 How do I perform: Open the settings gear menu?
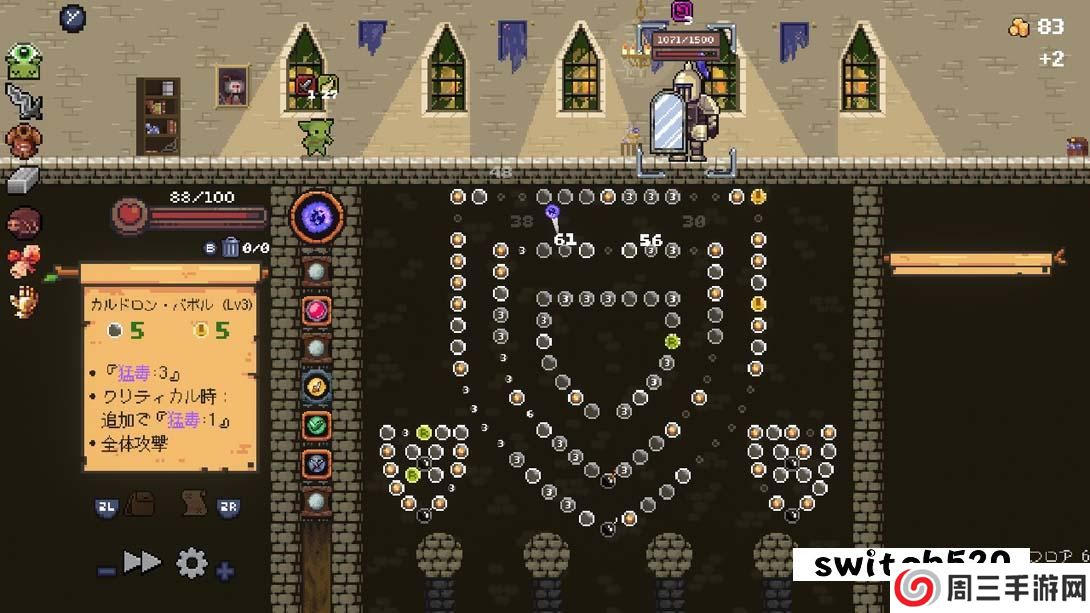click(x=191, y=564)
